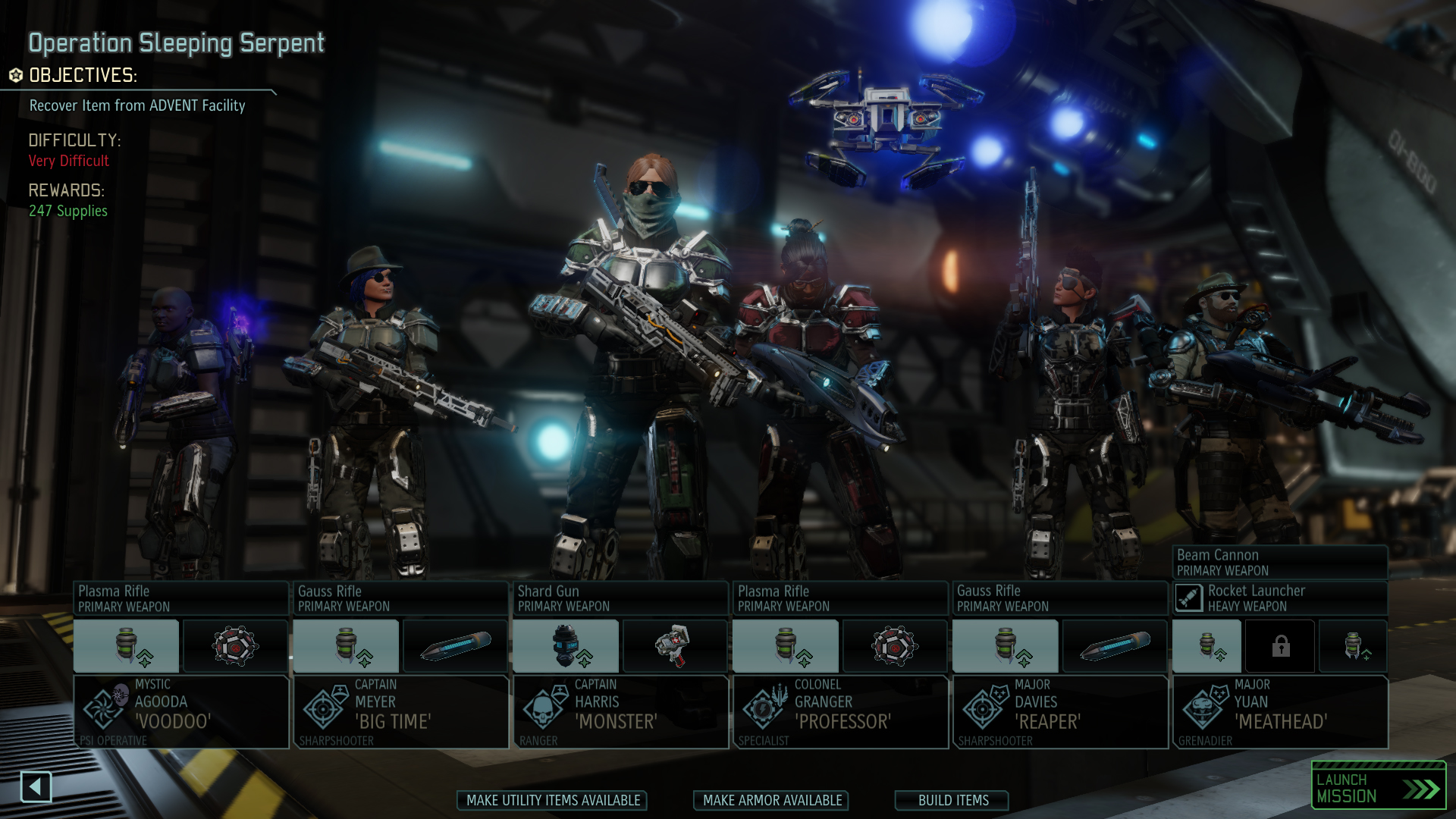The height and width of the screenshot is (819, 1456).
Task: Click the locked utility slot for Yuan
Action: [1280, 646]
